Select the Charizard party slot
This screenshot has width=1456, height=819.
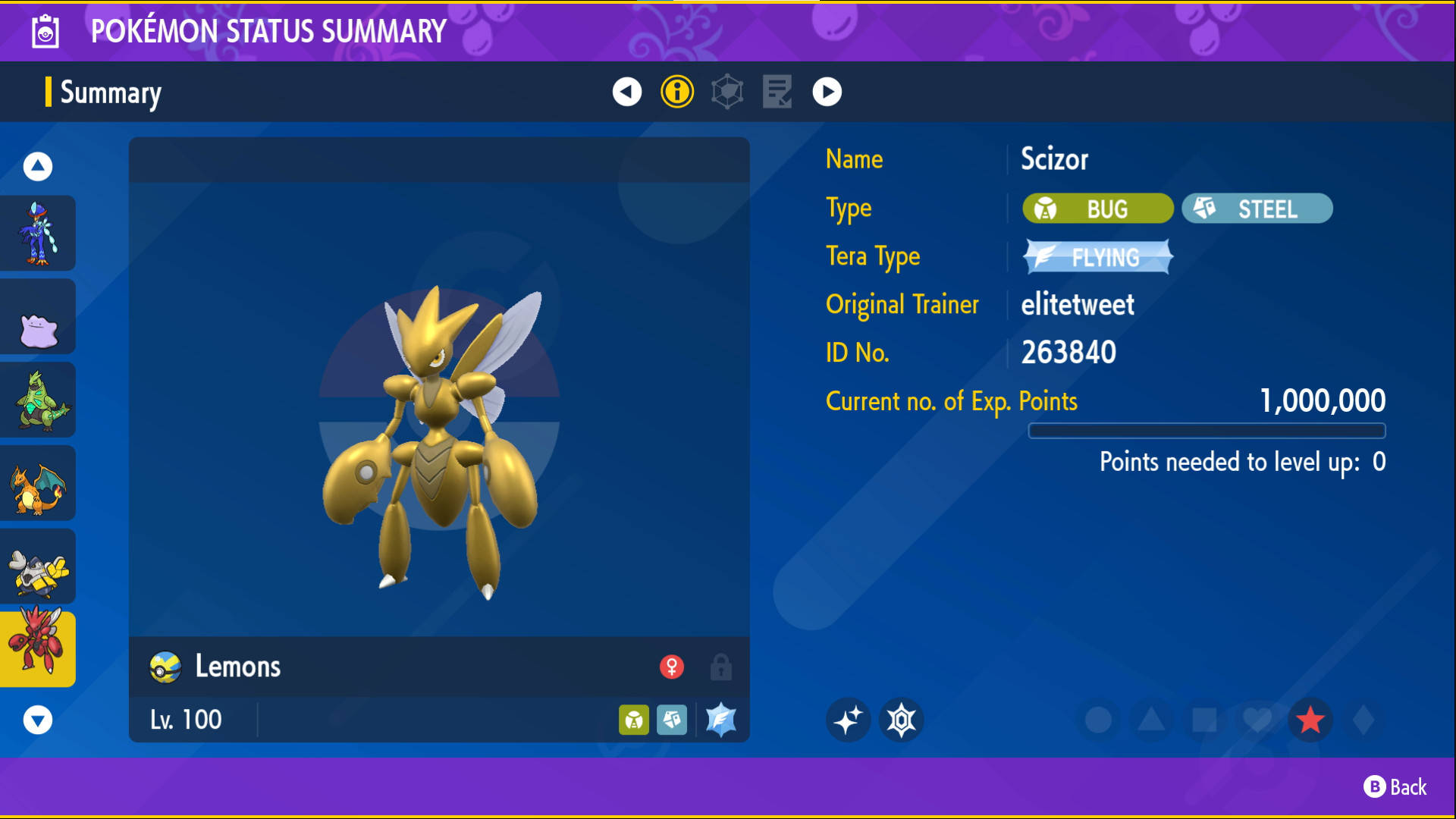tap(38, 484)
